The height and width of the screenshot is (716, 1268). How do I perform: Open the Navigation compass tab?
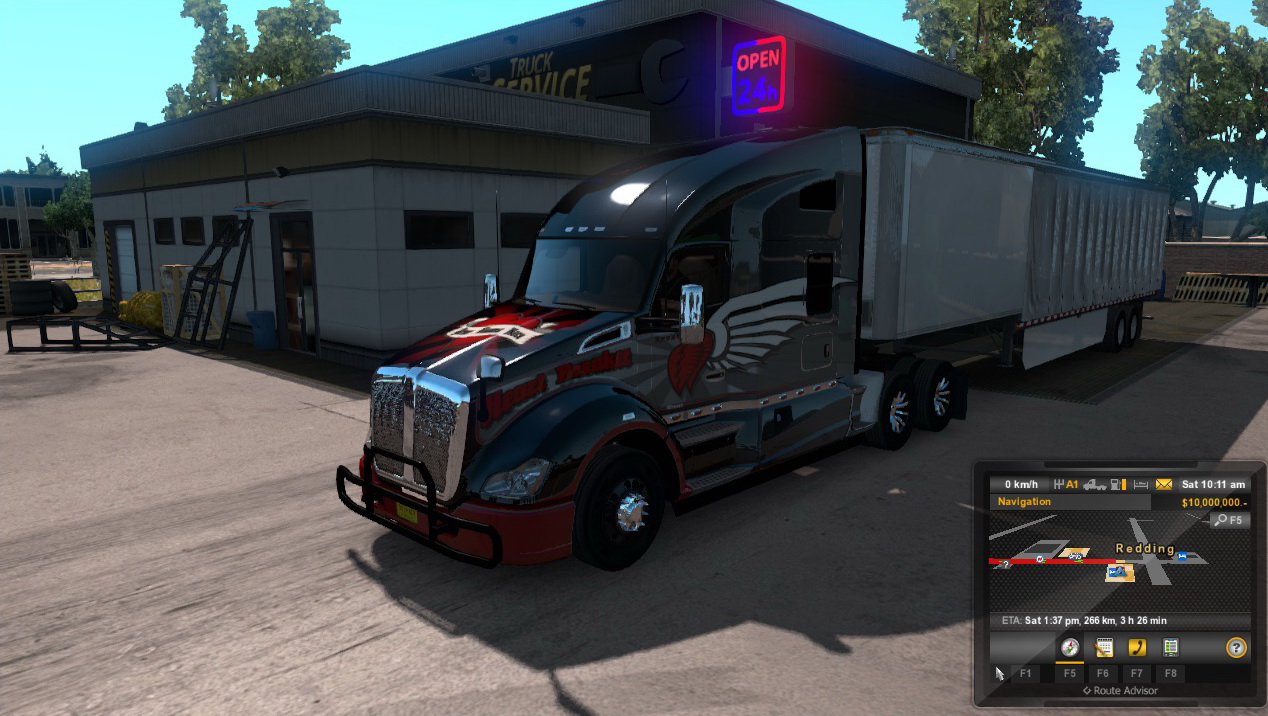(x=1069, y=648)
